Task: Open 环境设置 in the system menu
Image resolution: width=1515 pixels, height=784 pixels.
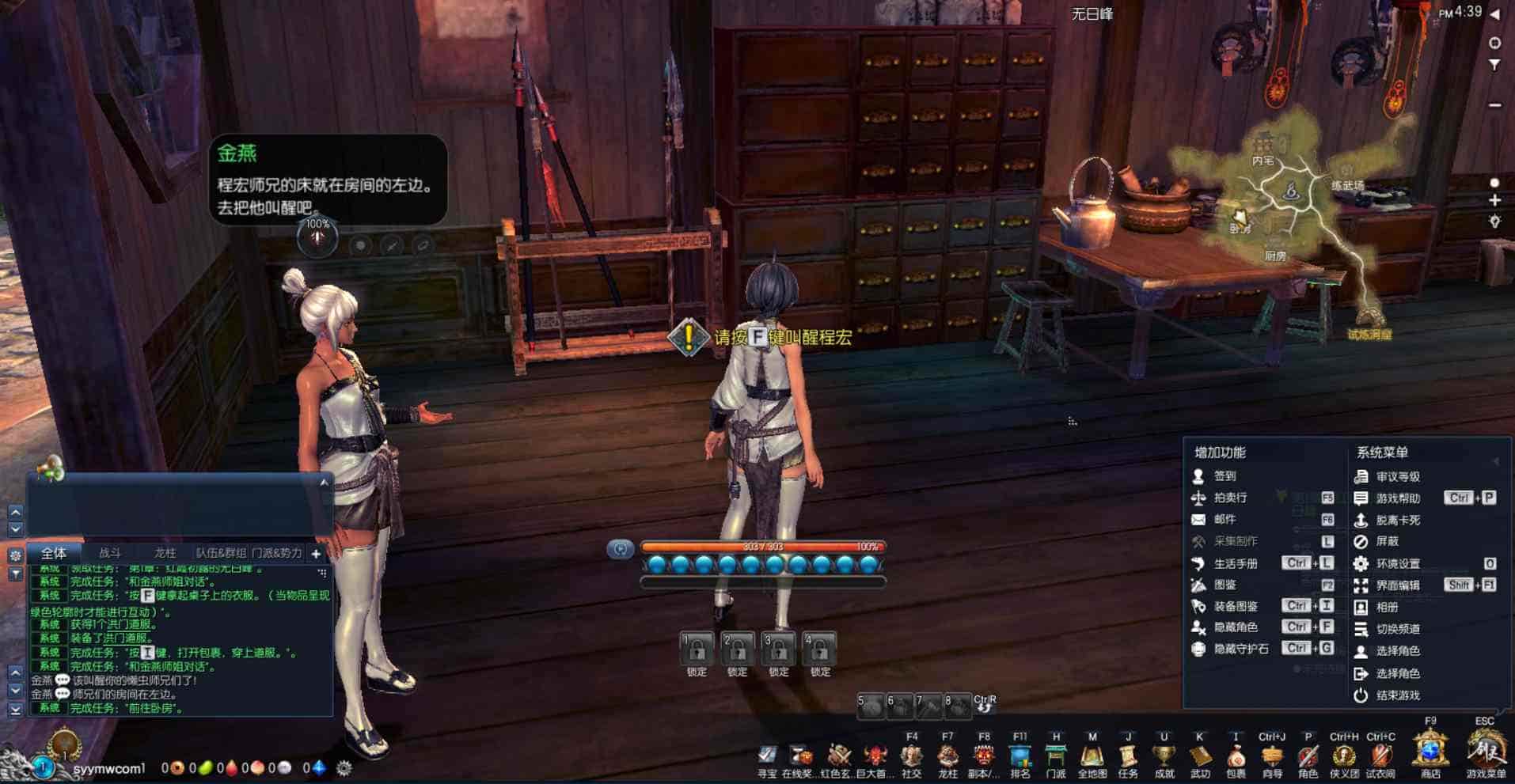Action: point(1397,563)
